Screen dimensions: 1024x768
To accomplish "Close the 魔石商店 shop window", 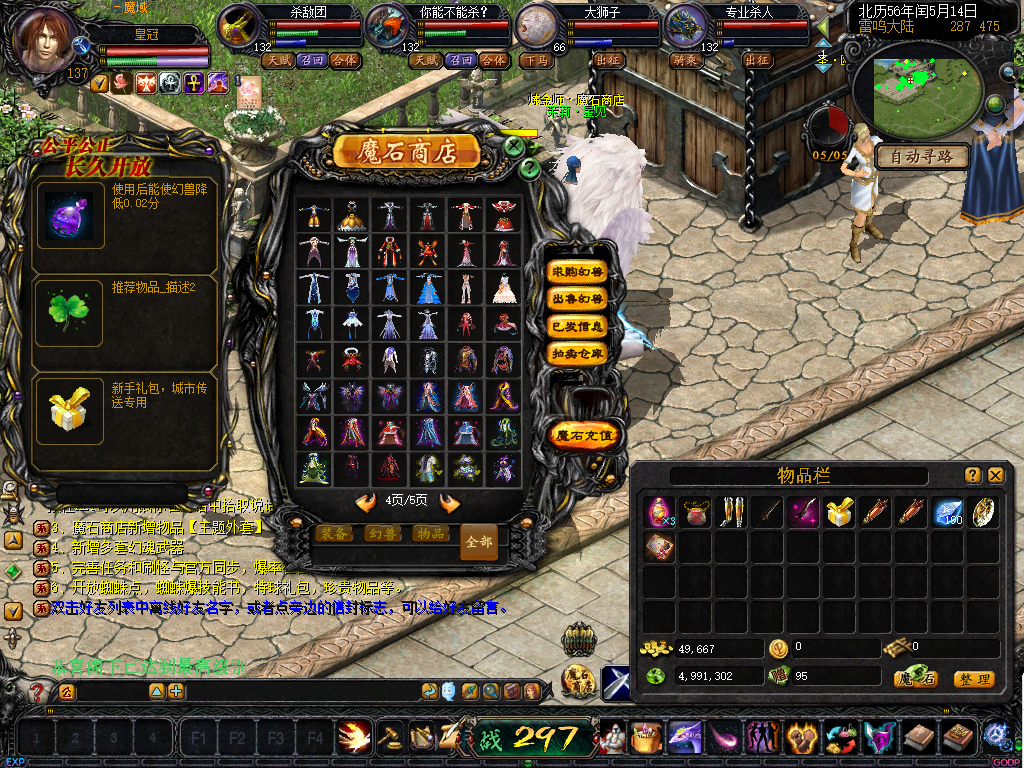I will [514, 146].
